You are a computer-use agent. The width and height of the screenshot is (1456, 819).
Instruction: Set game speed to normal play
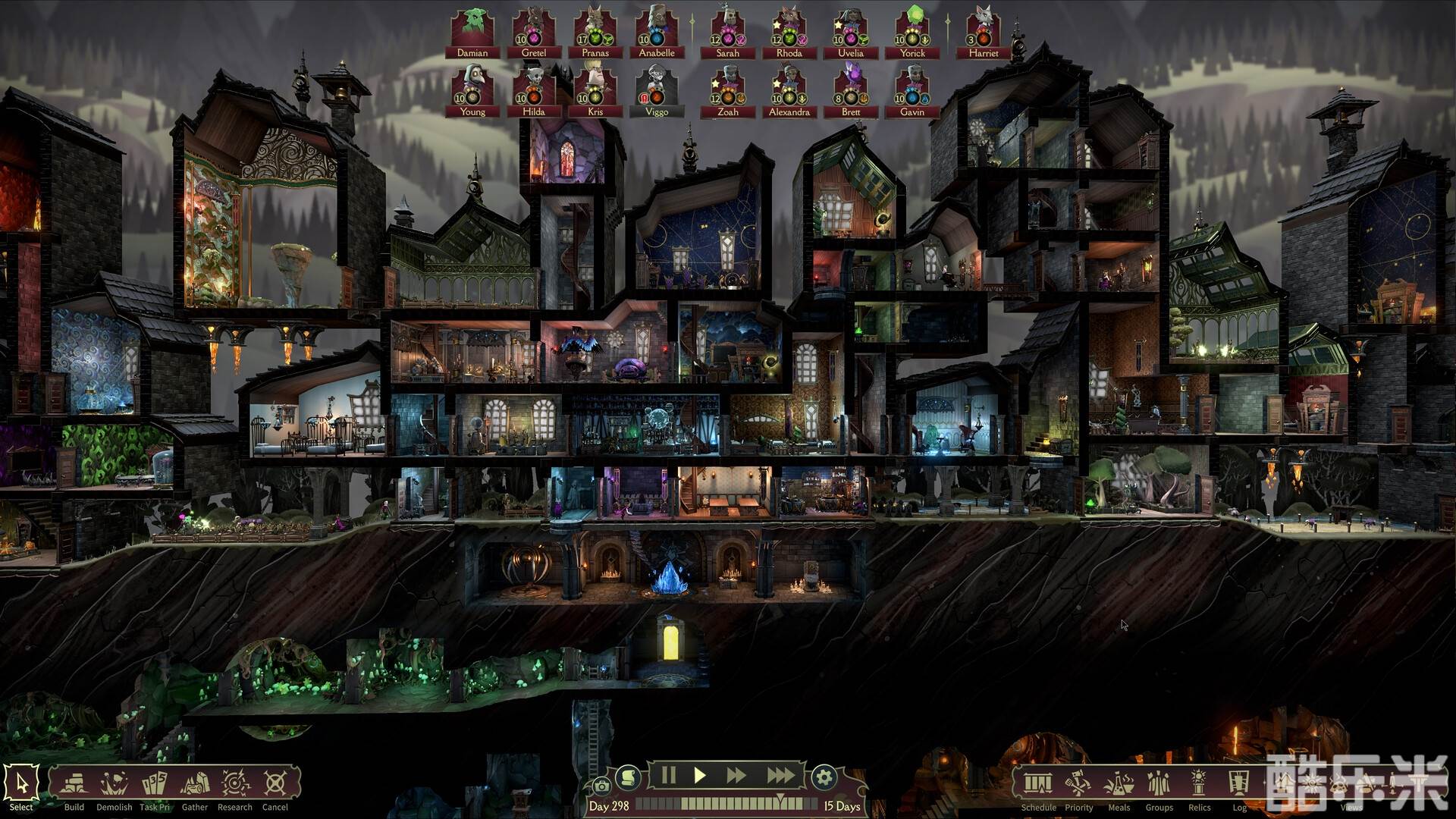700,775
